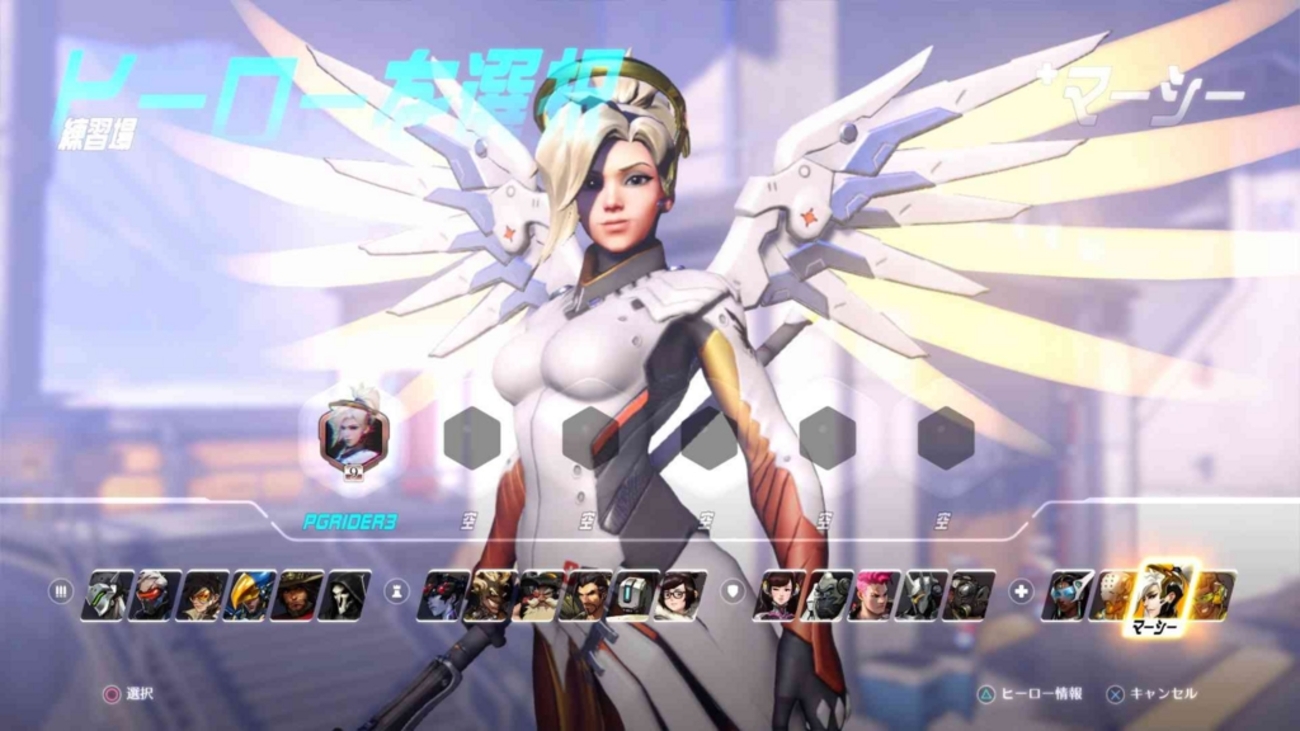Select Pharah in the offense group
The height and width of the screenshot is (731, 1300).
point(249,595)
